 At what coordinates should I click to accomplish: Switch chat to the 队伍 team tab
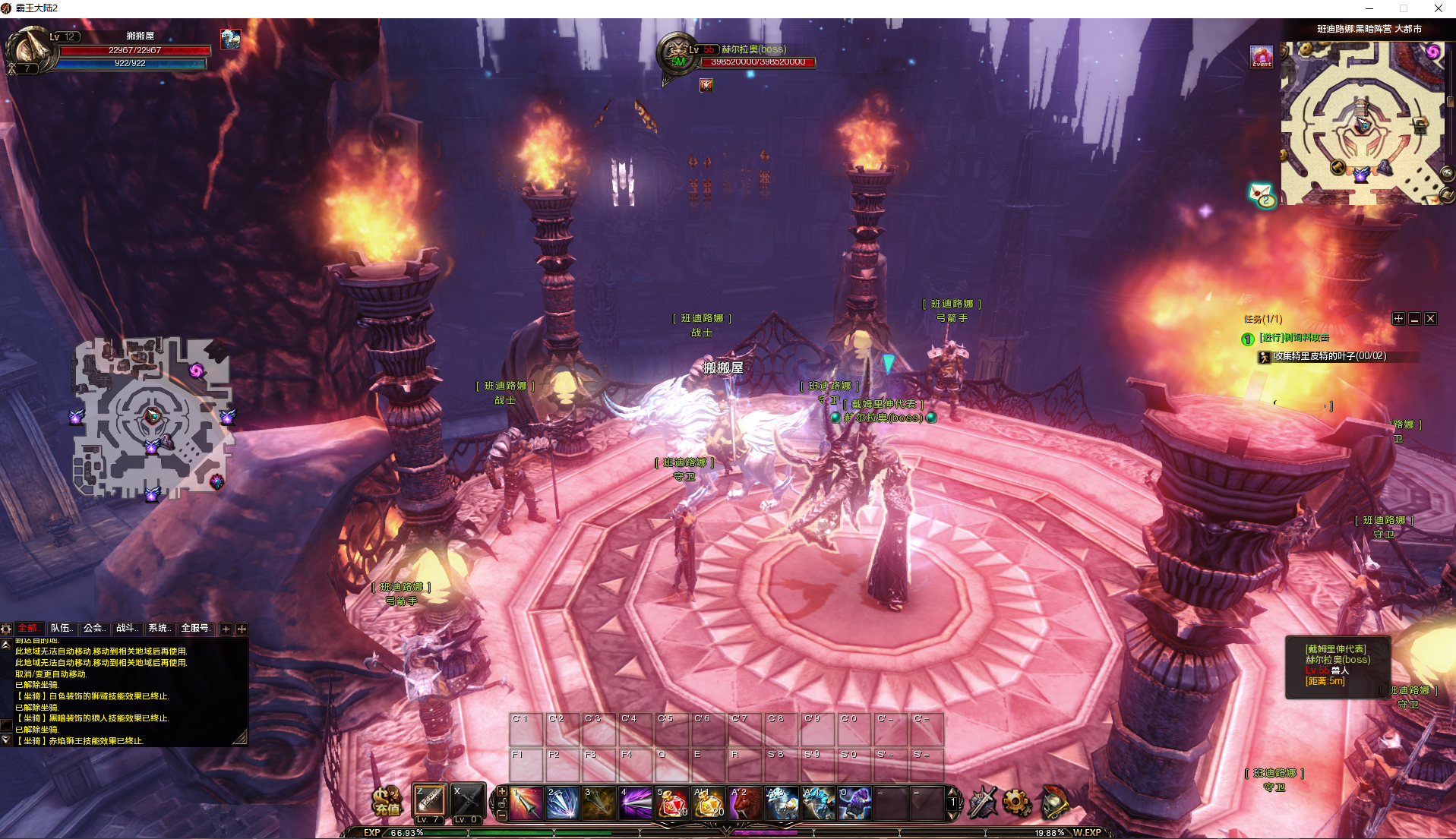point(61,628)
